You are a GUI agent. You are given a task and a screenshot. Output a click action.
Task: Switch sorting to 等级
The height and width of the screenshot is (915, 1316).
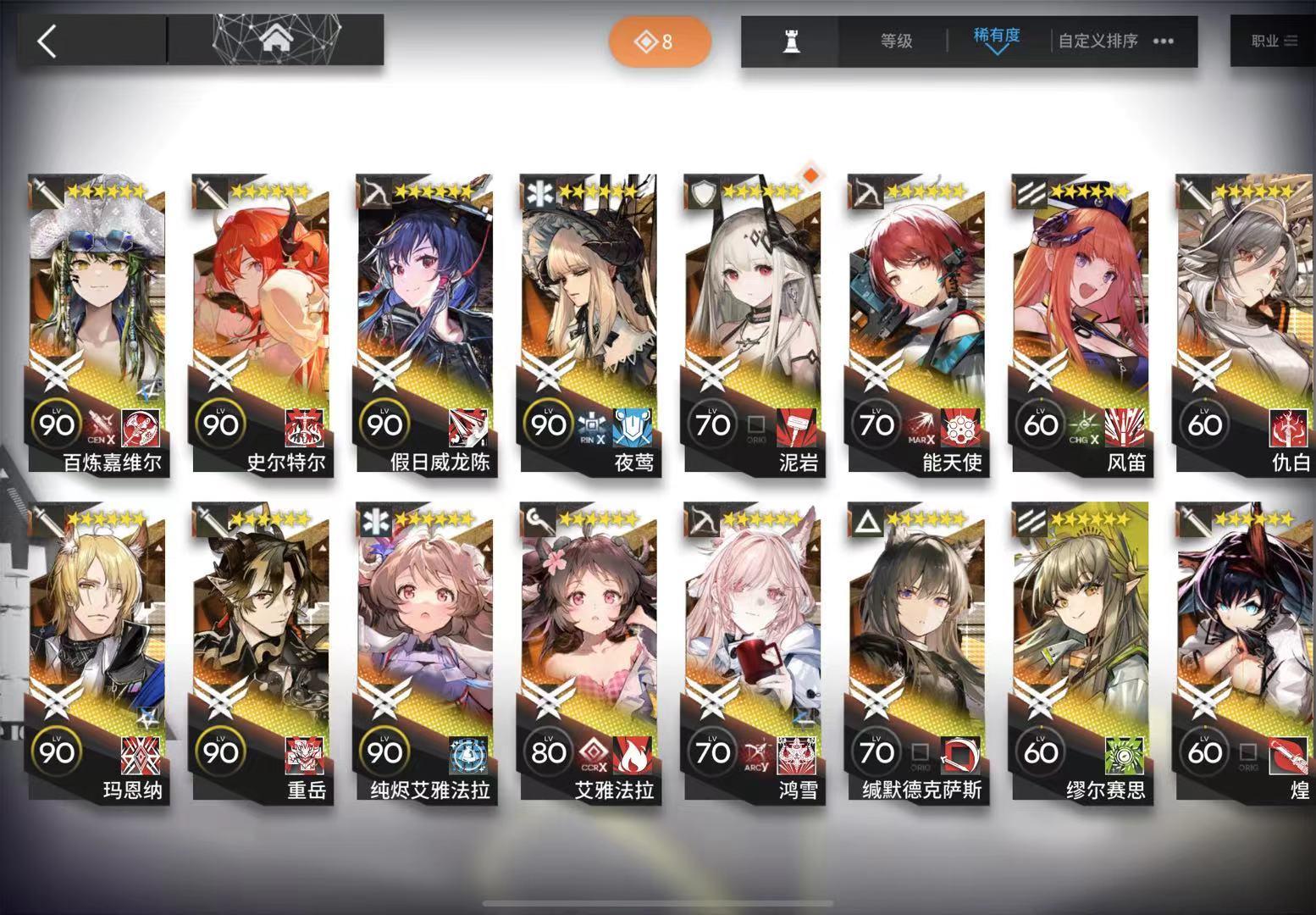[897, 39]
